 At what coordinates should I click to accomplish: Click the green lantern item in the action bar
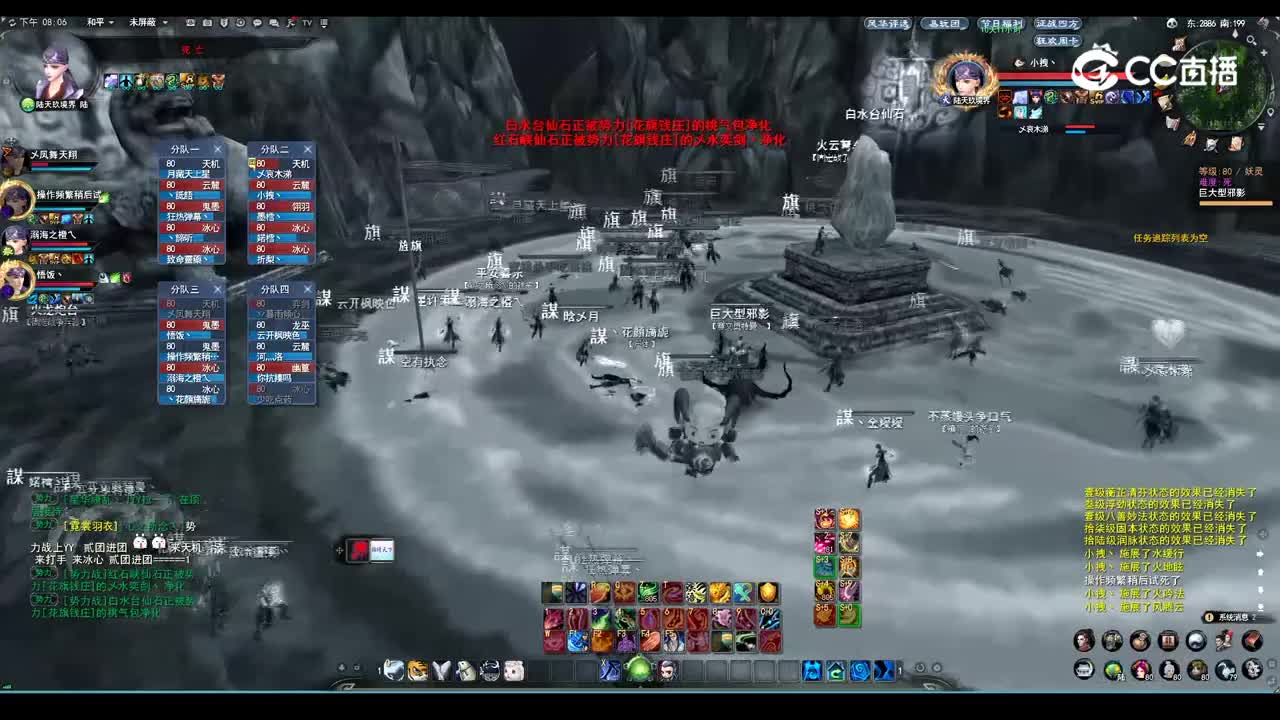click(x=637, y=670)
